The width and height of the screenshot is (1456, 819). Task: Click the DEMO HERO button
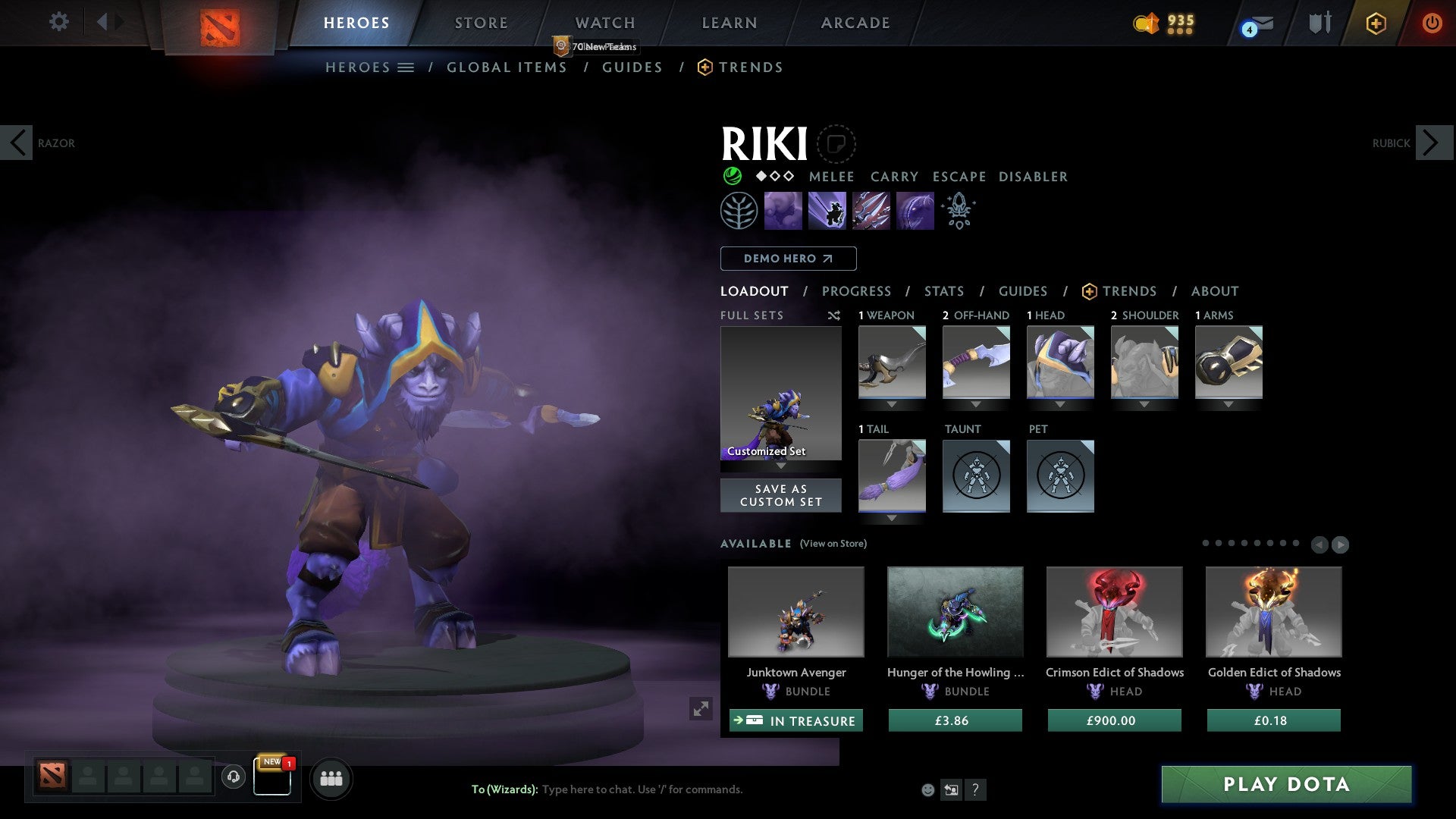pos(788,258)
